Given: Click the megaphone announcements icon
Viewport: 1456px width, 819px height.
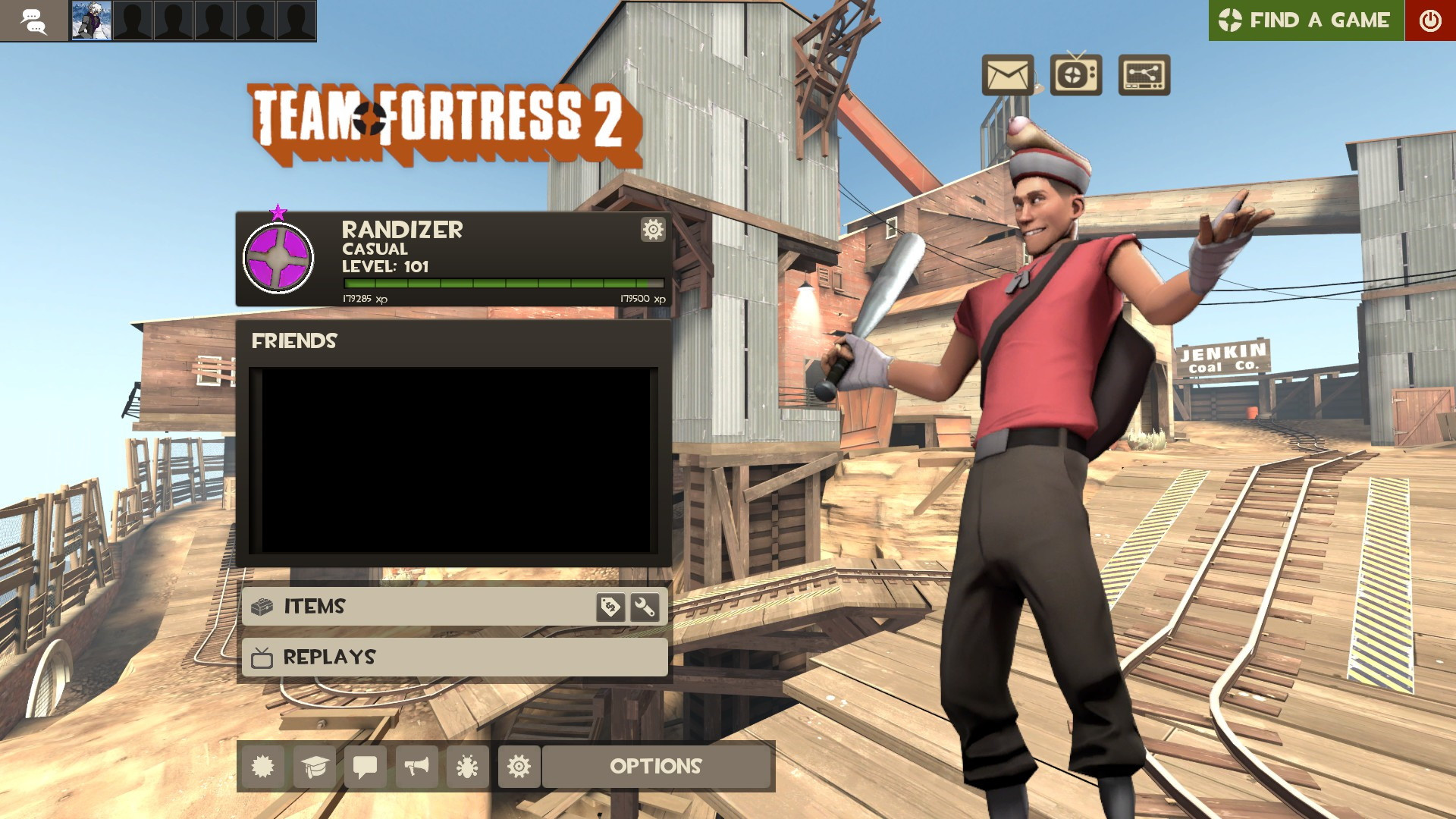Looking at the screenshot, I should click(x=416, y=767).
